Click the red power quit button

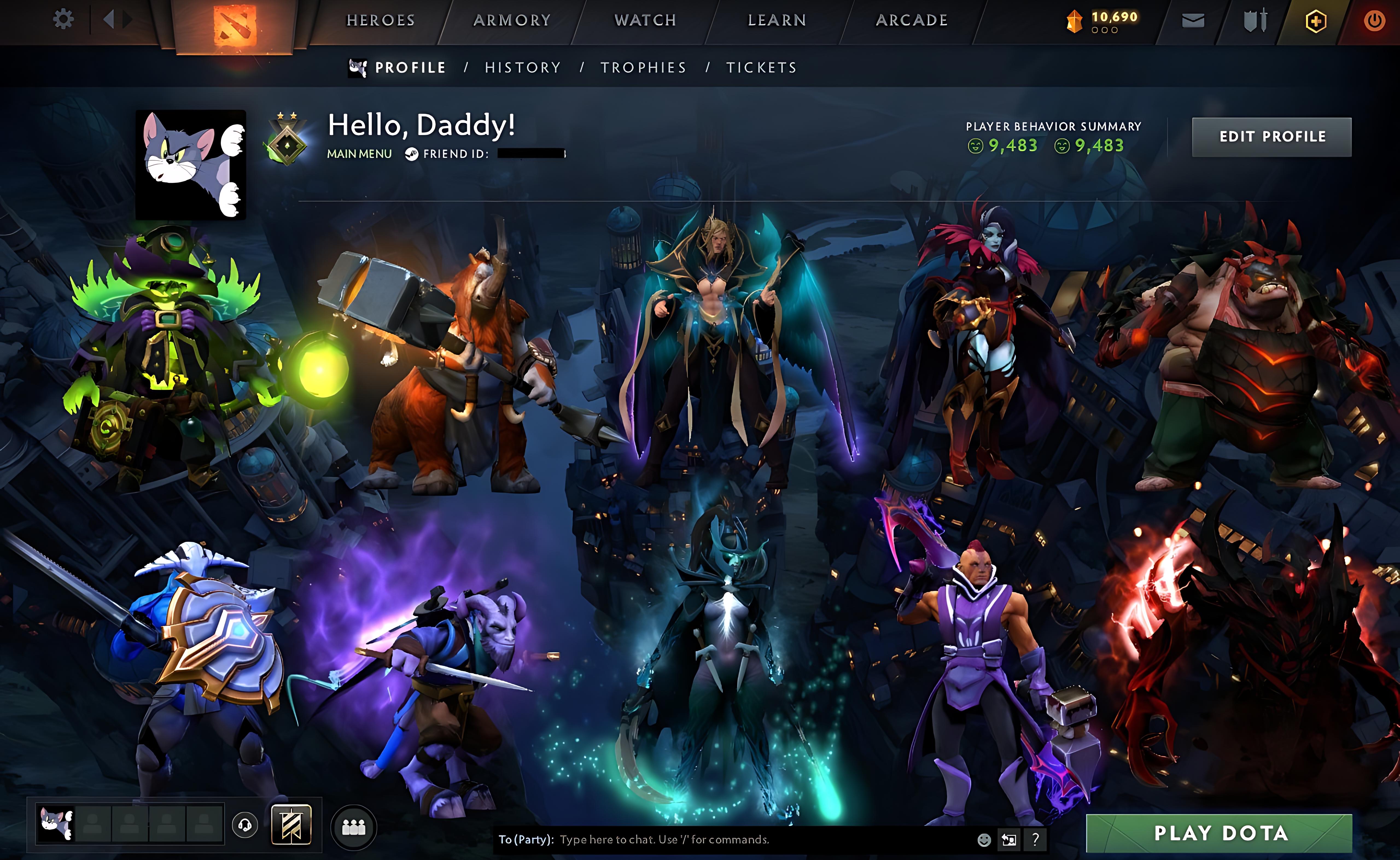click(x=1374, y=22)
